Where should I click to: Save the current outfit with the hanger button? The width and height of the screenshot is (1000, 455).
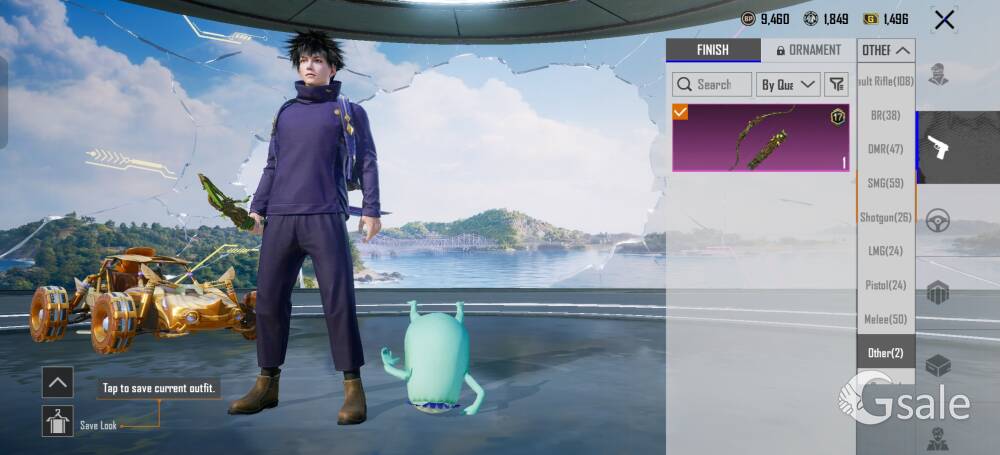coord(57,421)
